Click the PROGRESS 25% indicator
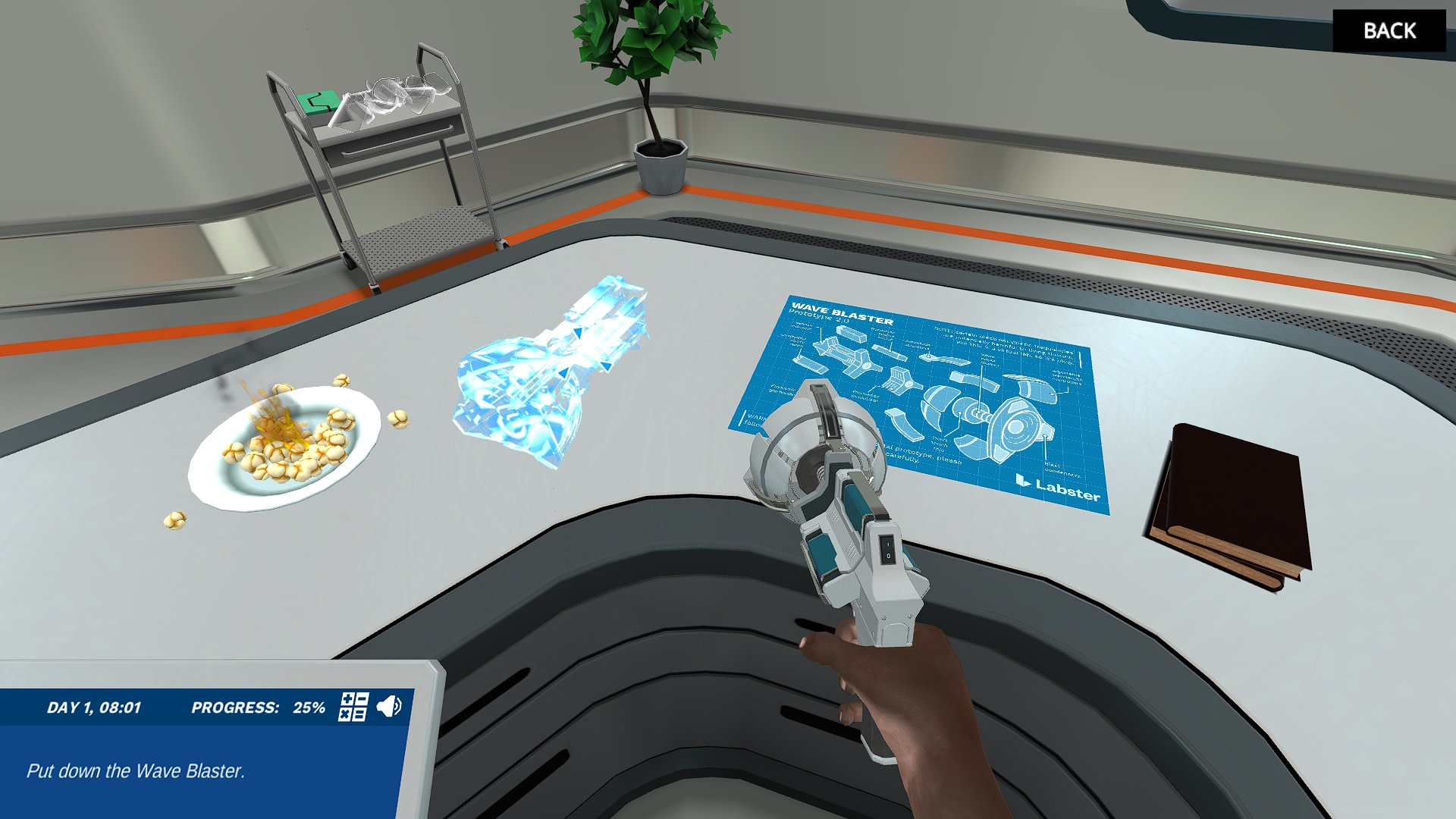 pos(258,707)
